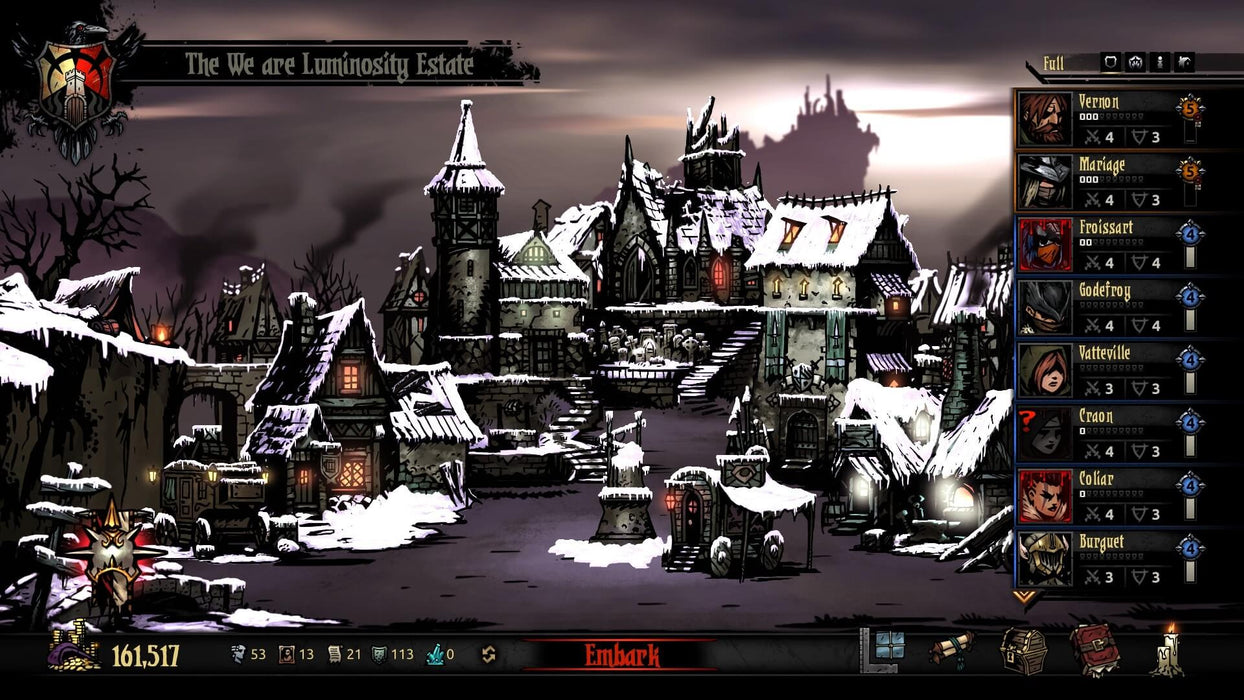Click the candle icon in bottom bar

pos(1169,651)
